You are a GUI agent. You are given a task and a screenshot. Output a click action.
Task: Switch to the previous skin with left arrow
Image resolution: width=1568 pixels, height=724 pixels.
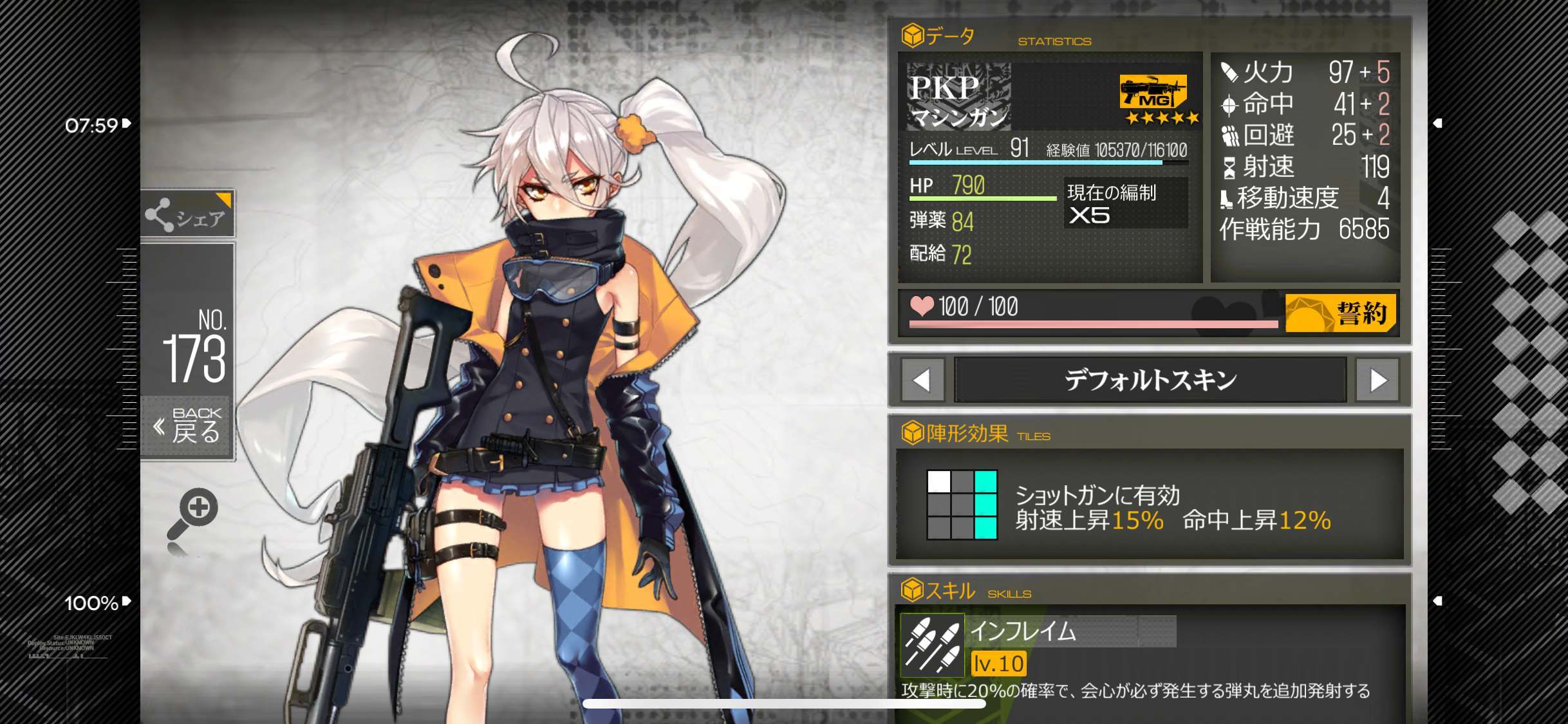(922, 380)
